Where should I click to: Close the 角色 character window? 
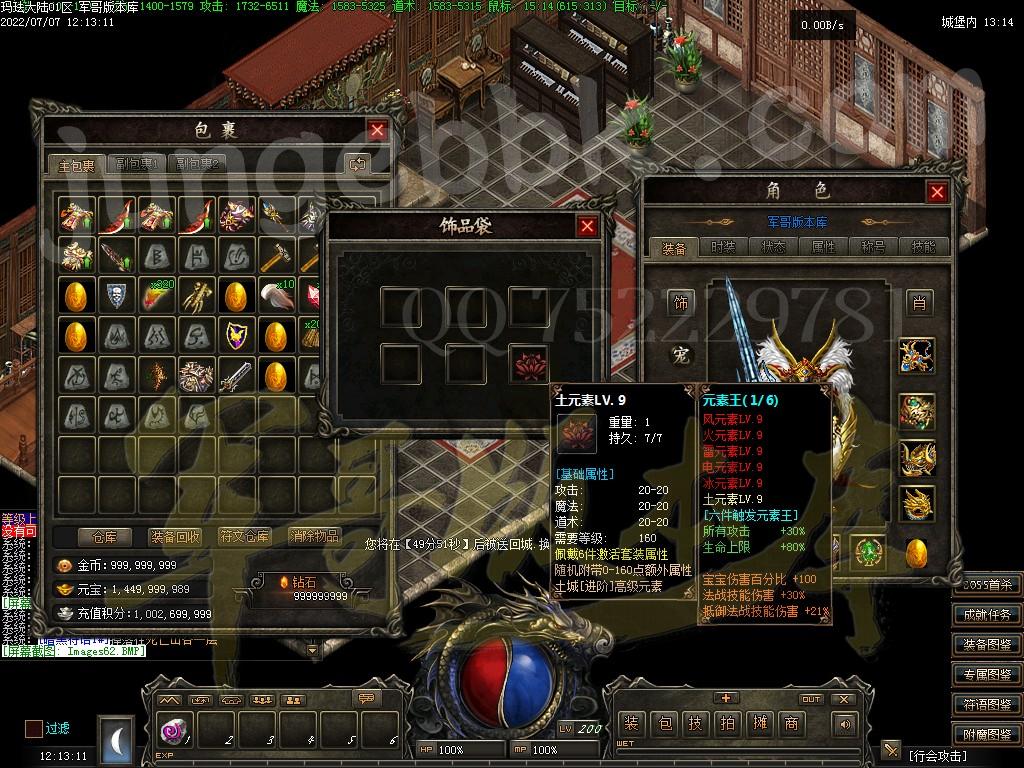click(x=937, y=192)
